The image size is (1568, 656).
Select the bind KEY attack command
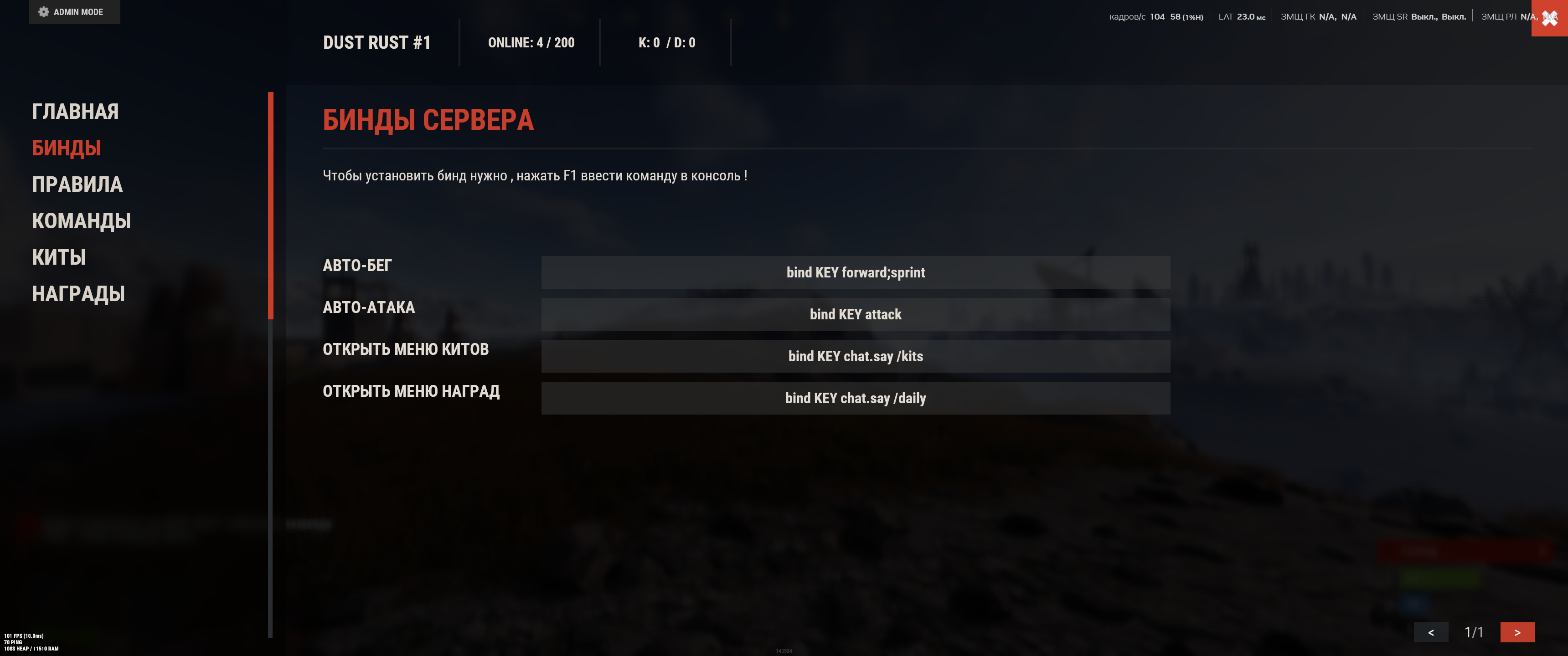[855, 315]
